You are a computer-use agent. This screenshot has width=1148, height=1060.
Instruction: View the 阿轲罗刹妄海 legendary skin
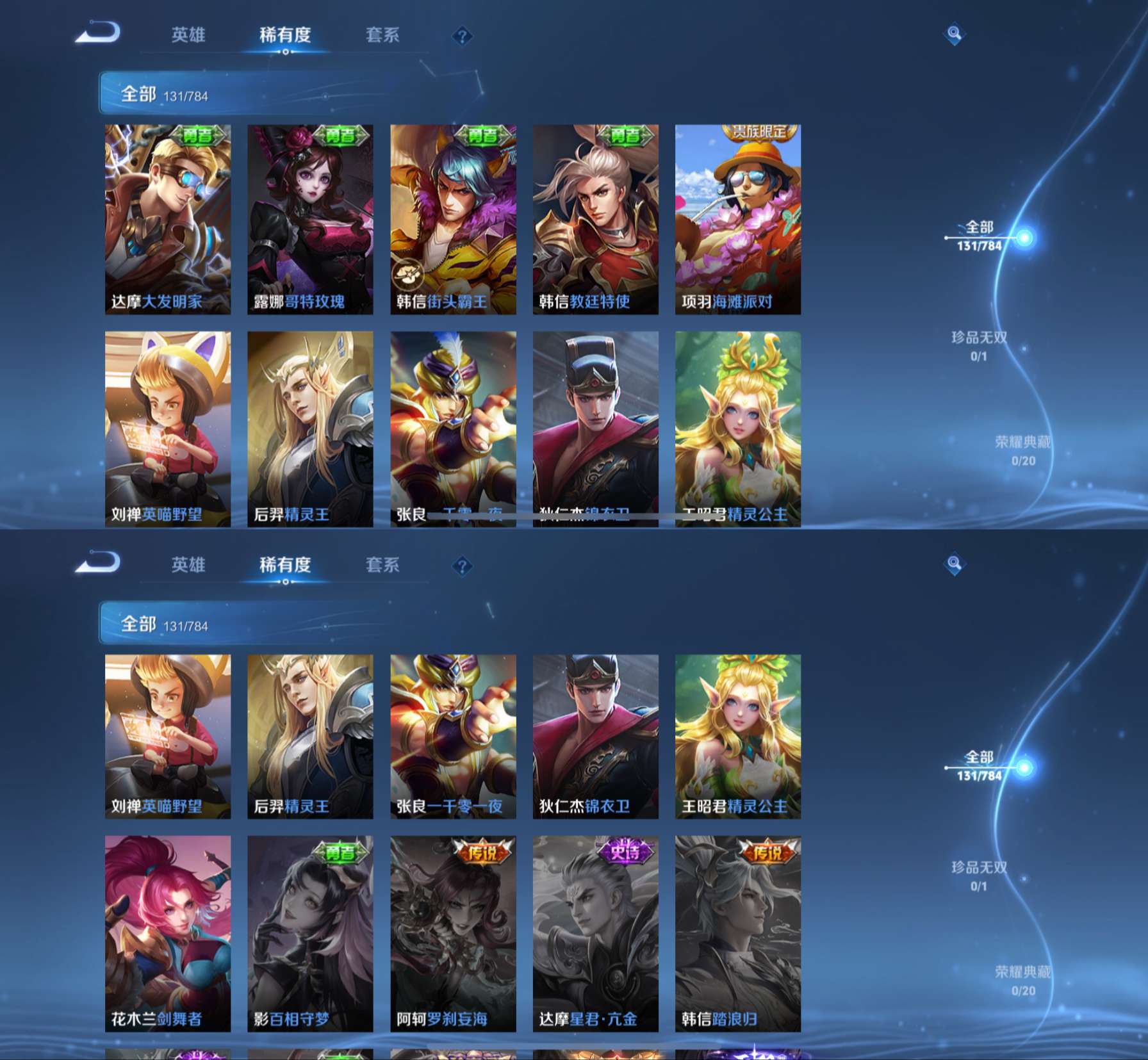pos(453,933)
